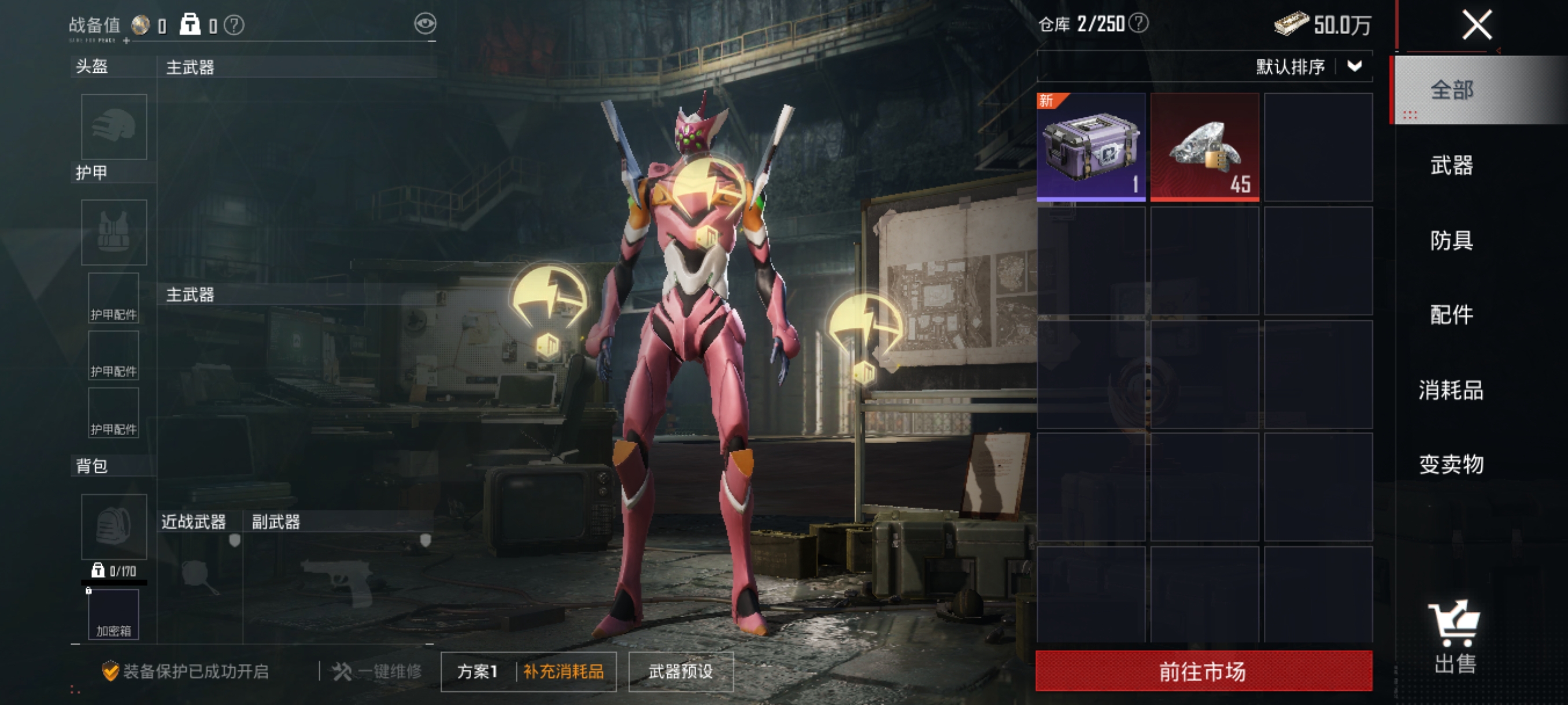This screenshot has width=1568, height=705.
Task: Select the 消耗品 category tab
Action: point(1452,390)
